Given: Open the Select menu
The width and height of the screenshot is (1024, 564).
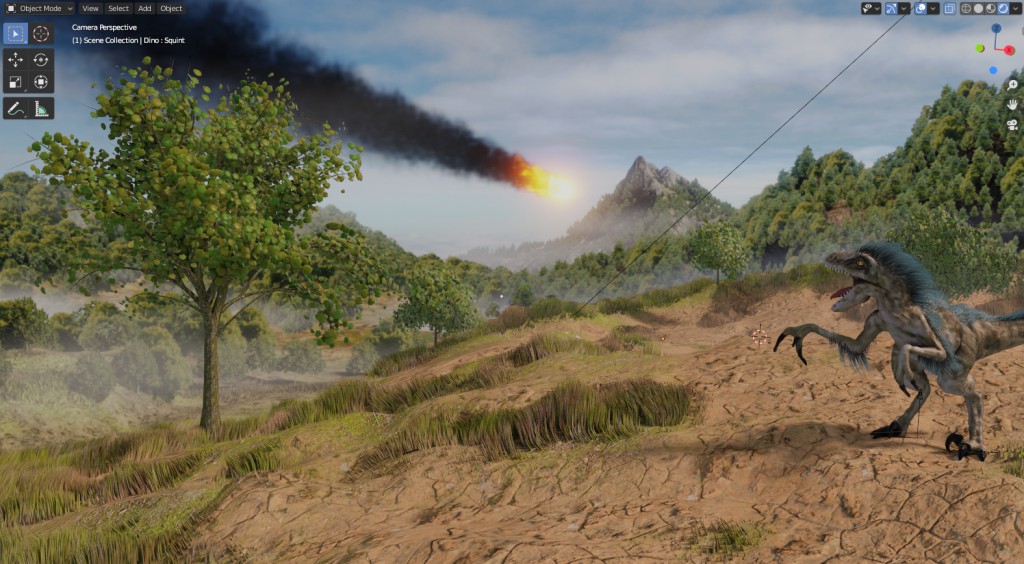Looking at the screenshot, I should (118, 8).
